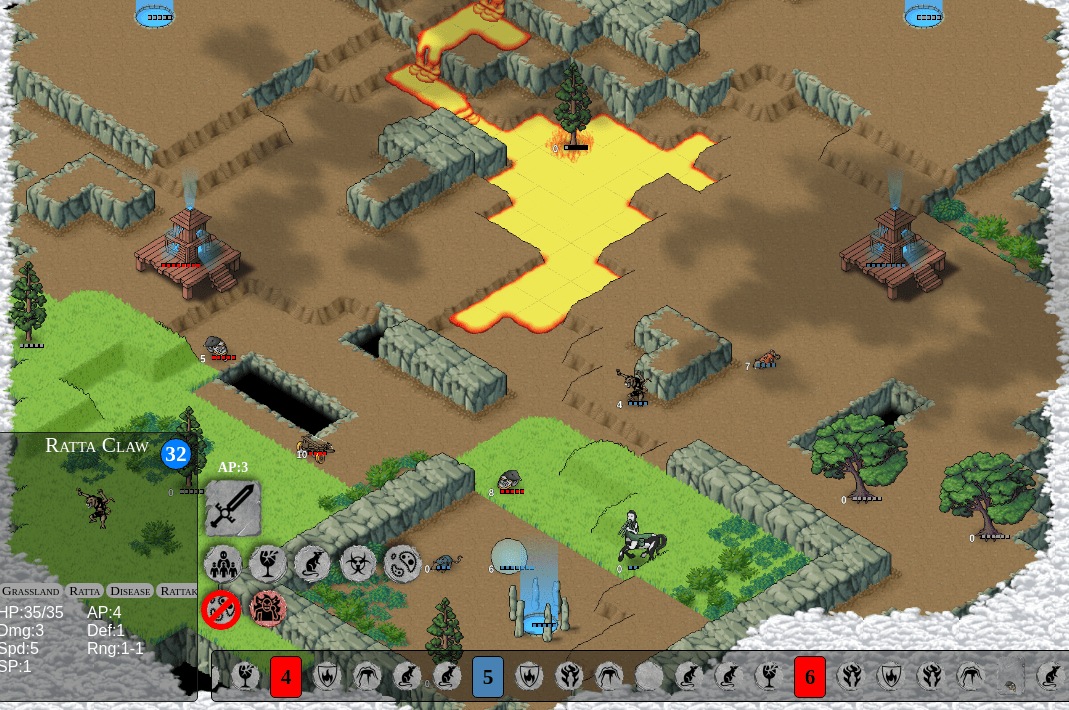This screenshot has height=710, width=1069.
Task: Click the crossed-out germ icon
Action: click(x=221, y=608)
